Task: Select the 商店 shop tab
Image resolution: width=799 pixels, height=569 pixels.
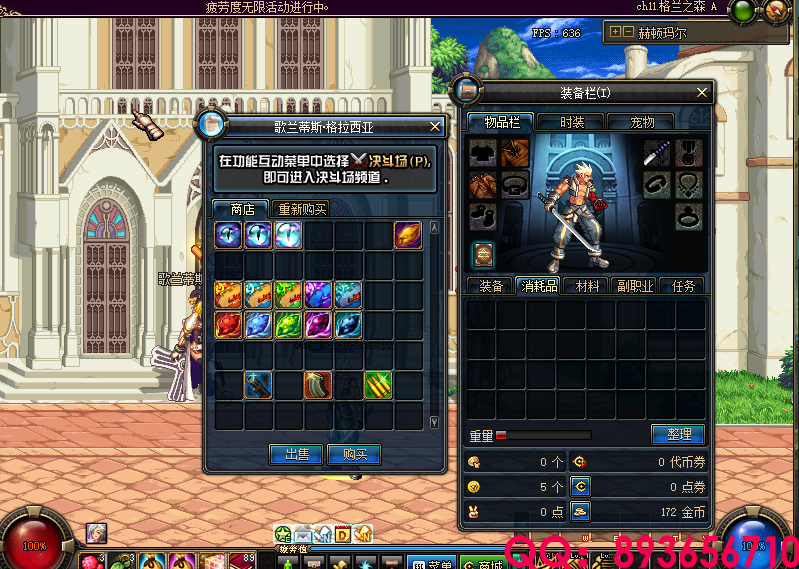Action: 242,209
